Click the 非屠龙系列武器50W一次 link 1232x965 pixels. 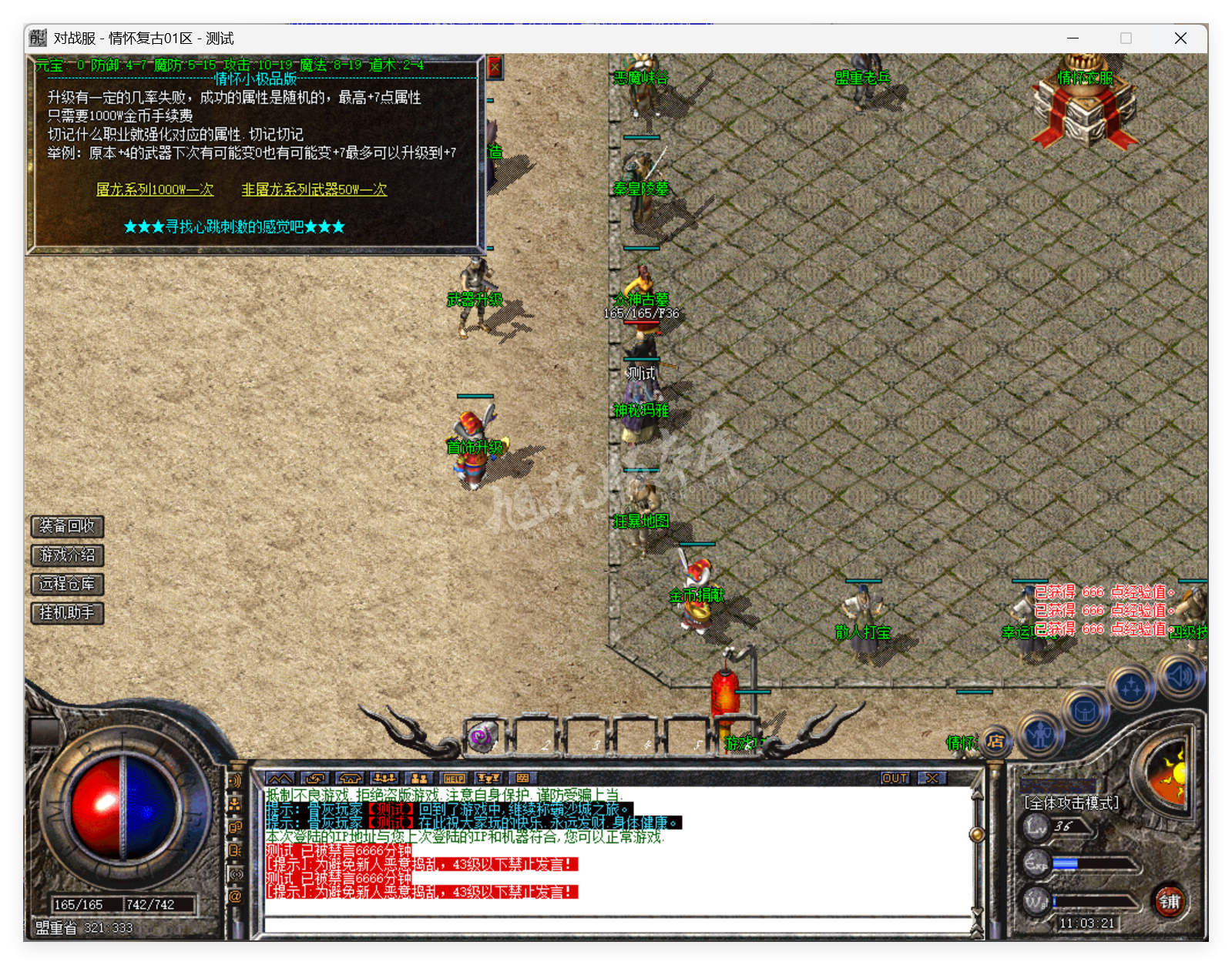(x=314, y=189)
